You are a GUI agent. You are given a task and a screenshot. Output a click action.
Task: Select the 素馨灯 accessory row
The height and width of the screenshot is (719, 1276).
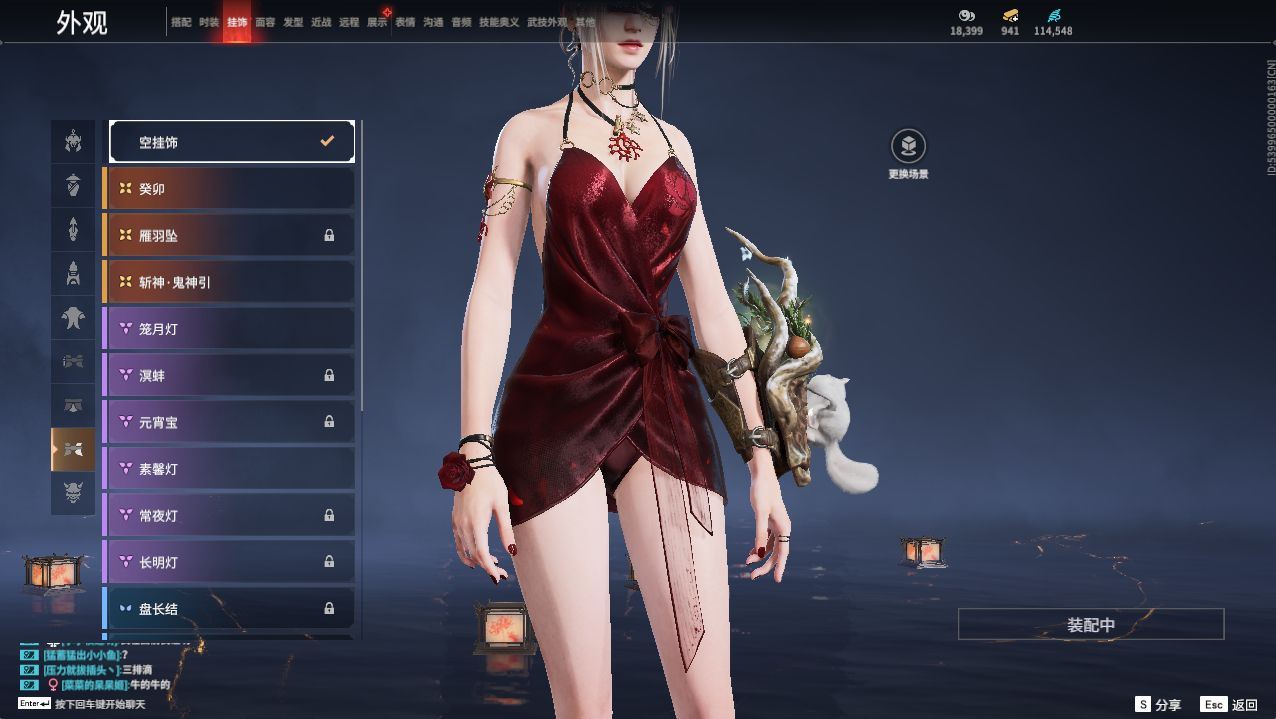[x=230, y=469]
